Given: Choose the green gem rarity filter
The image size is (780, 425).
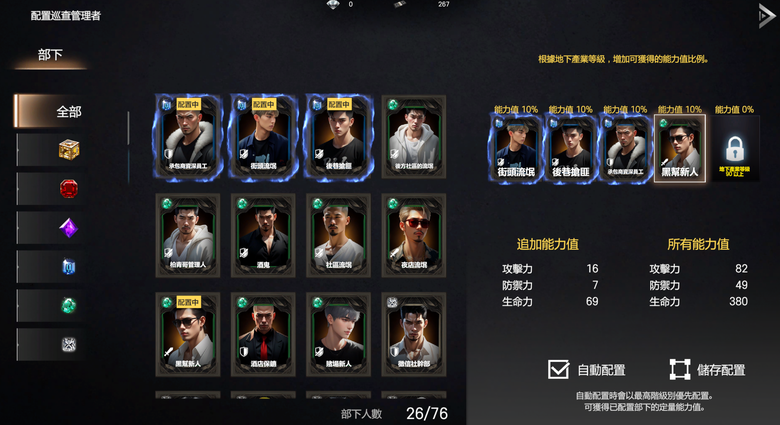Looking at the screenshot, I should coord(68,306).
